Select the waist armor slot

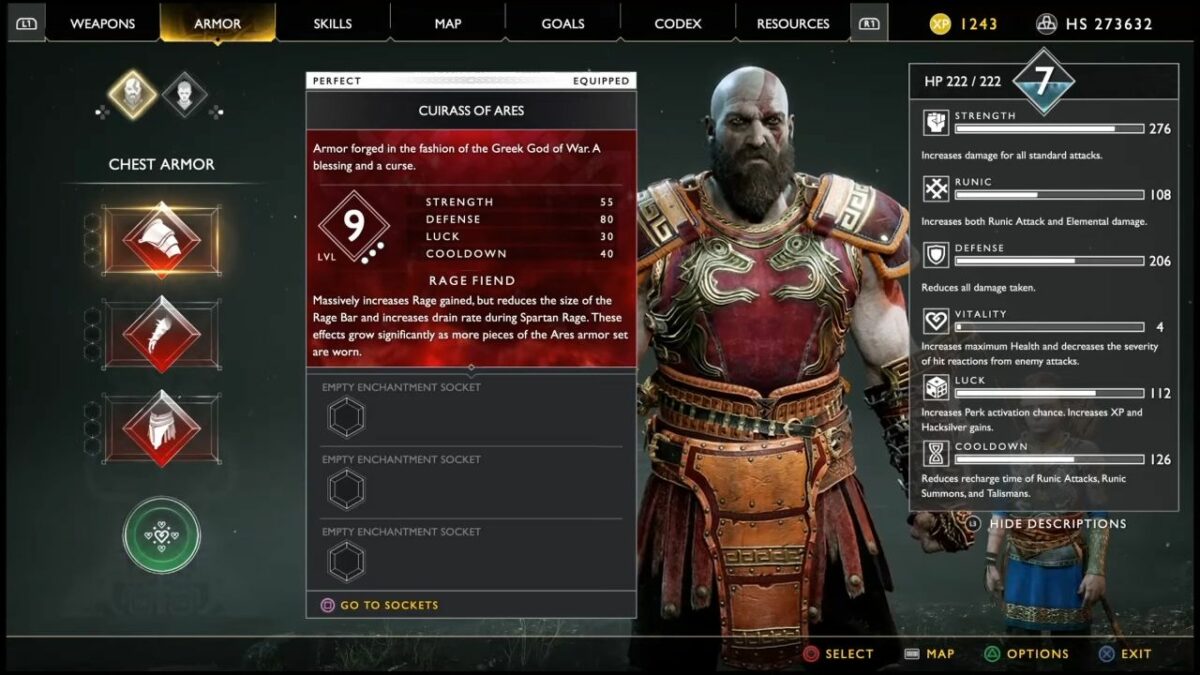(x=161, y=427)
